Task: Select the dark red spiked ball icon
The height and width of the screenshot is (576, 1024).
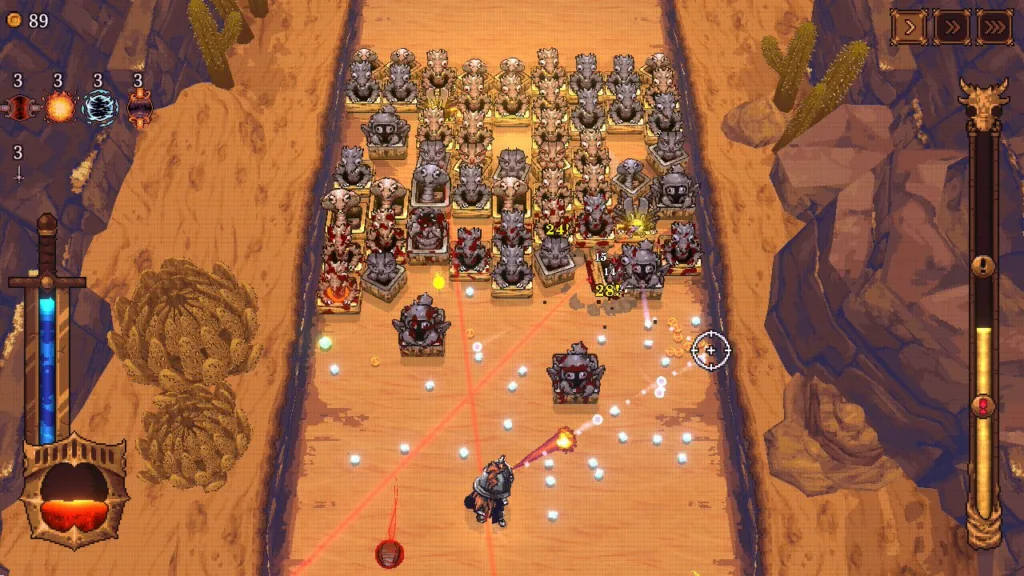Action: click(x=19, y=106)
